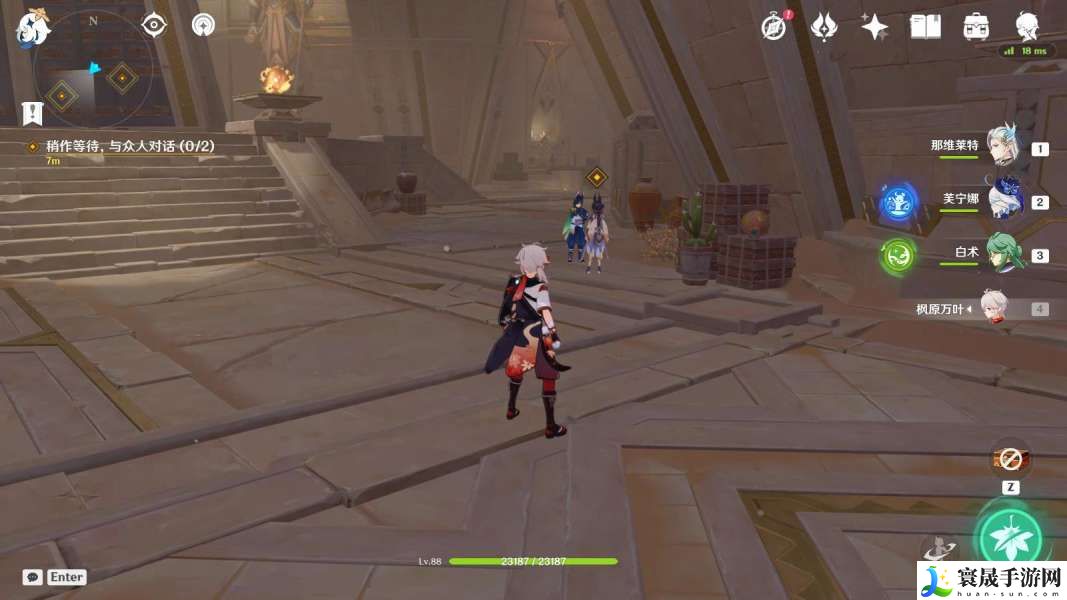This screenshot has height=600, width=1067.
Task: Open the compass events icon with red alert
Action: click(x=773, y=27)
